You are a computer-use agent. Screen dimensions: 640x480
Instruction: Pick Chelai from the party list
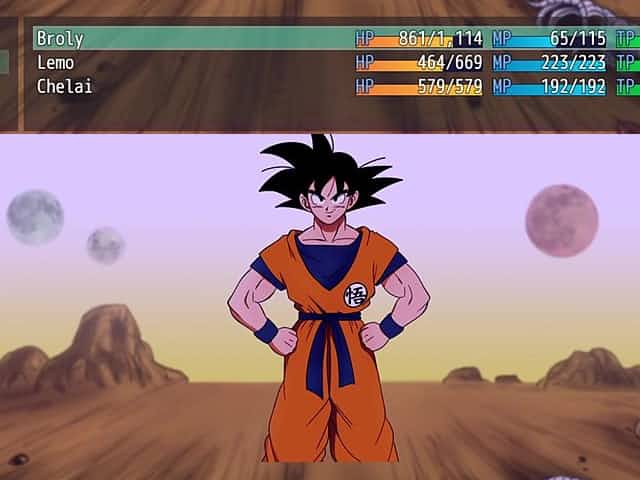point(64,86)
